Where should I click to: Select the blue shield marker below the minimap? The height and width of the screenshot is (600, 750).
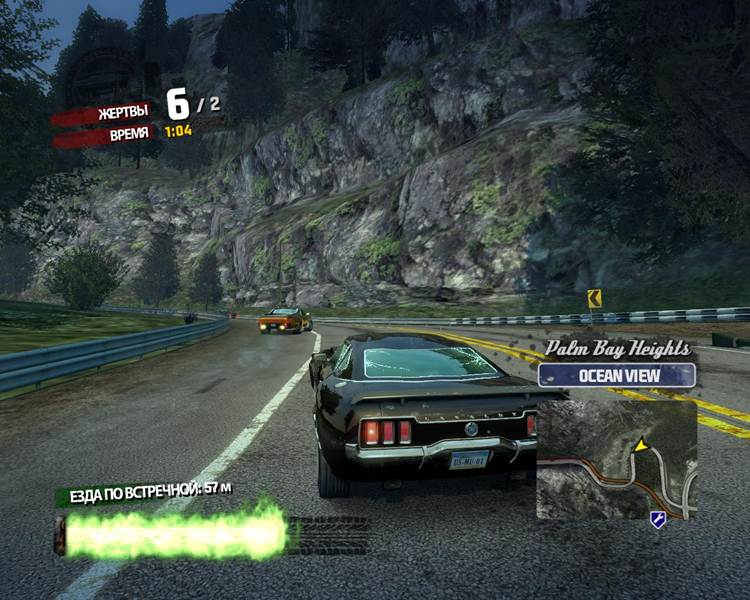click(x=657, y=519)
